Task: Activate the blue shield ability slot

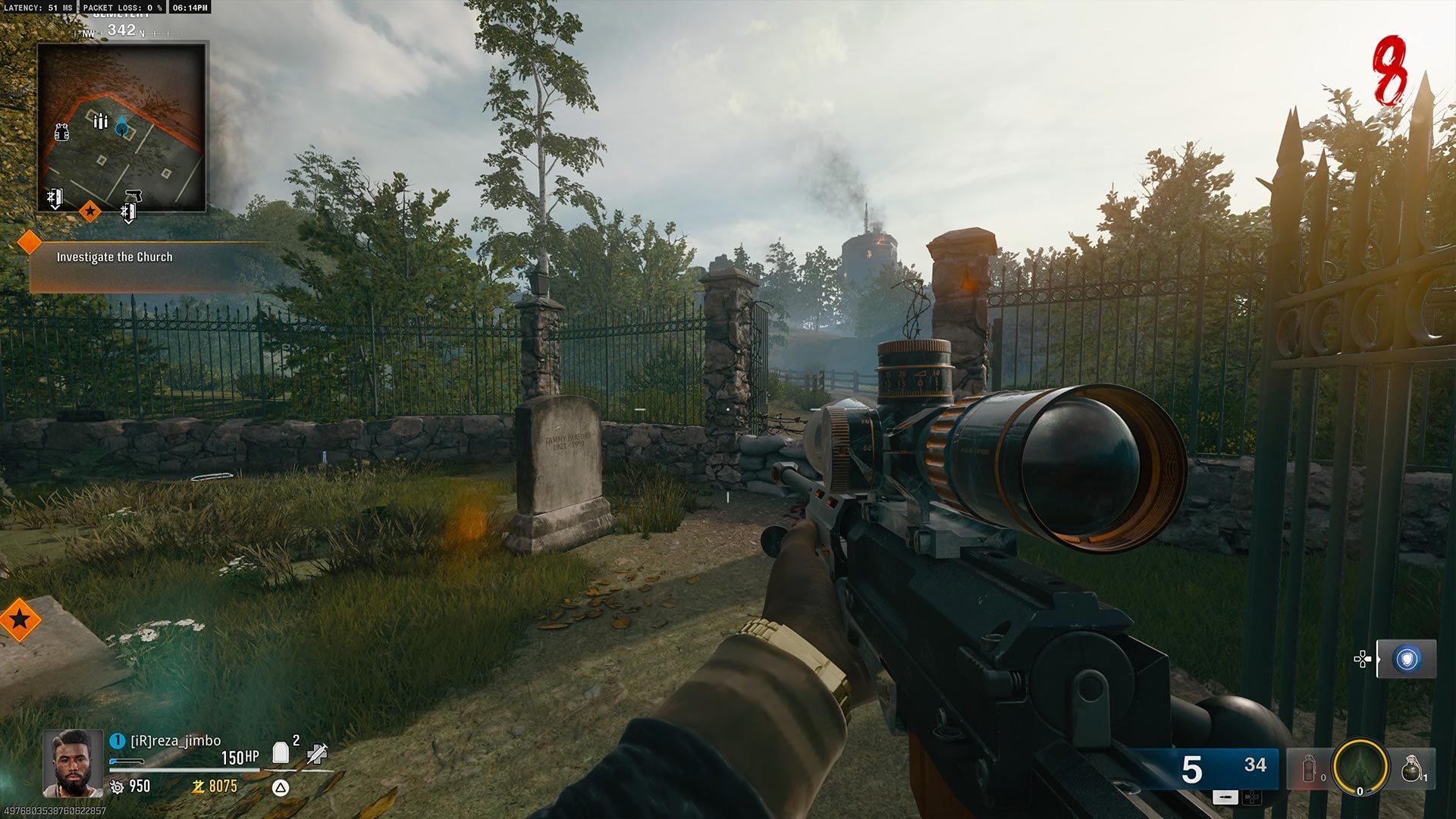Action: pyautogui.click(x=1407, y=659)
